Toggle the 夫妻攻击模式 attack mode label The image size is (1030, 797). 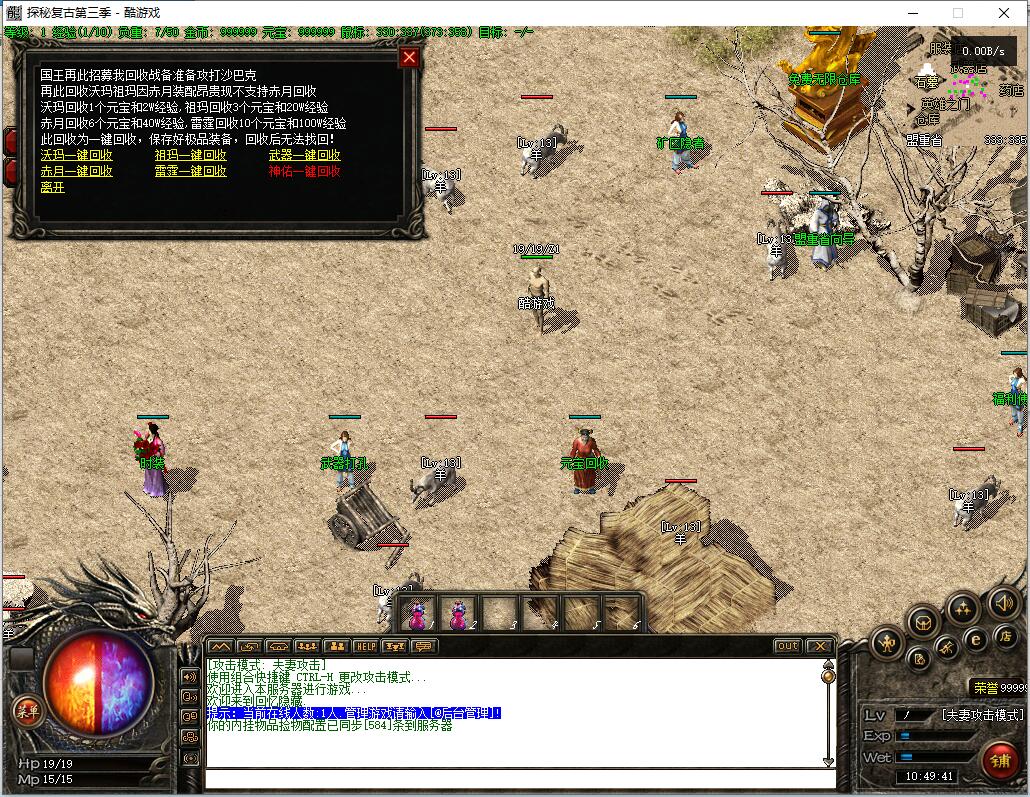(x=982, y=715)
